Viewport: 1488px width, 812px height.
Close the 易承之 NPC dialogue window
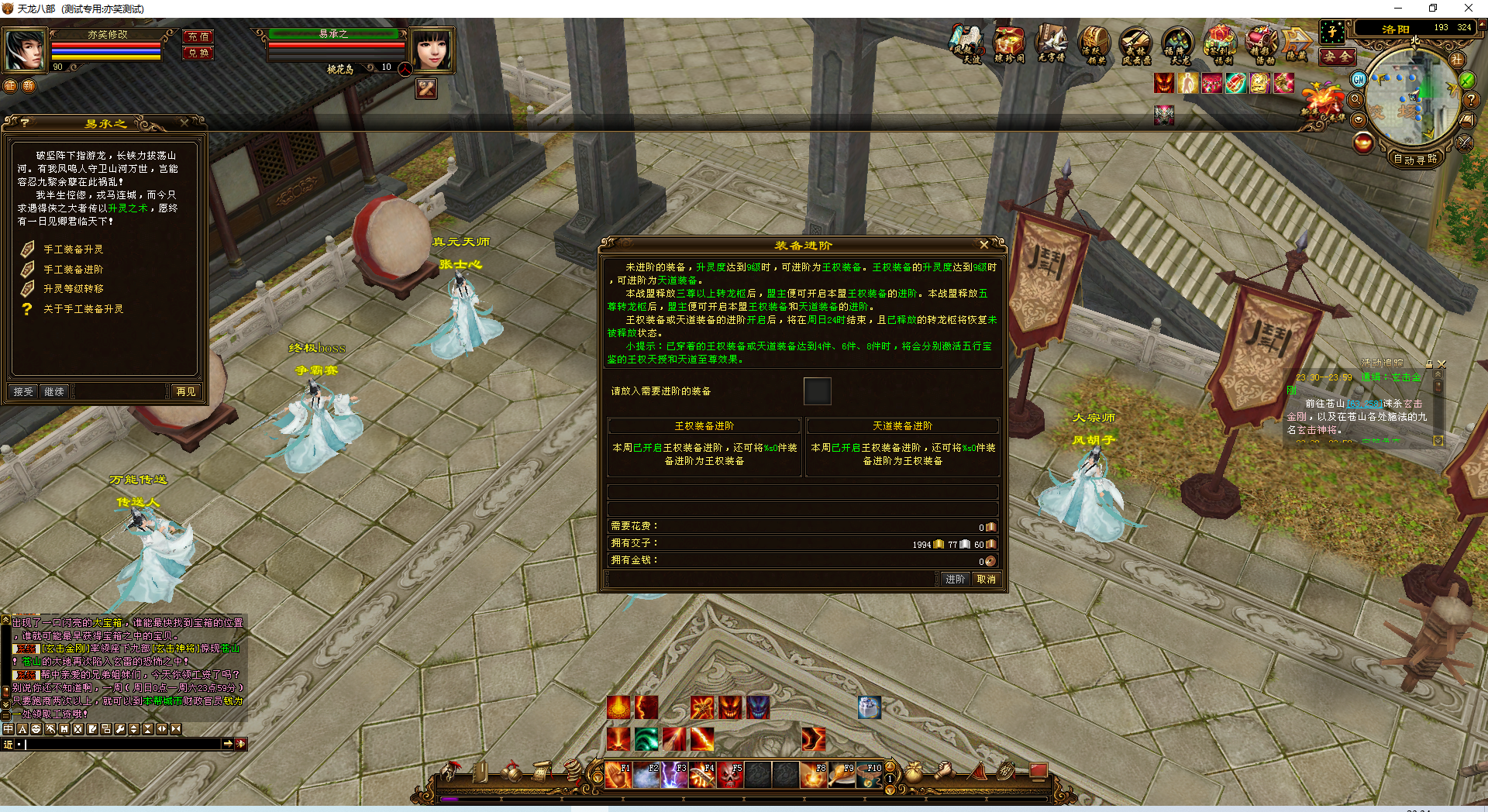[184, 123]
